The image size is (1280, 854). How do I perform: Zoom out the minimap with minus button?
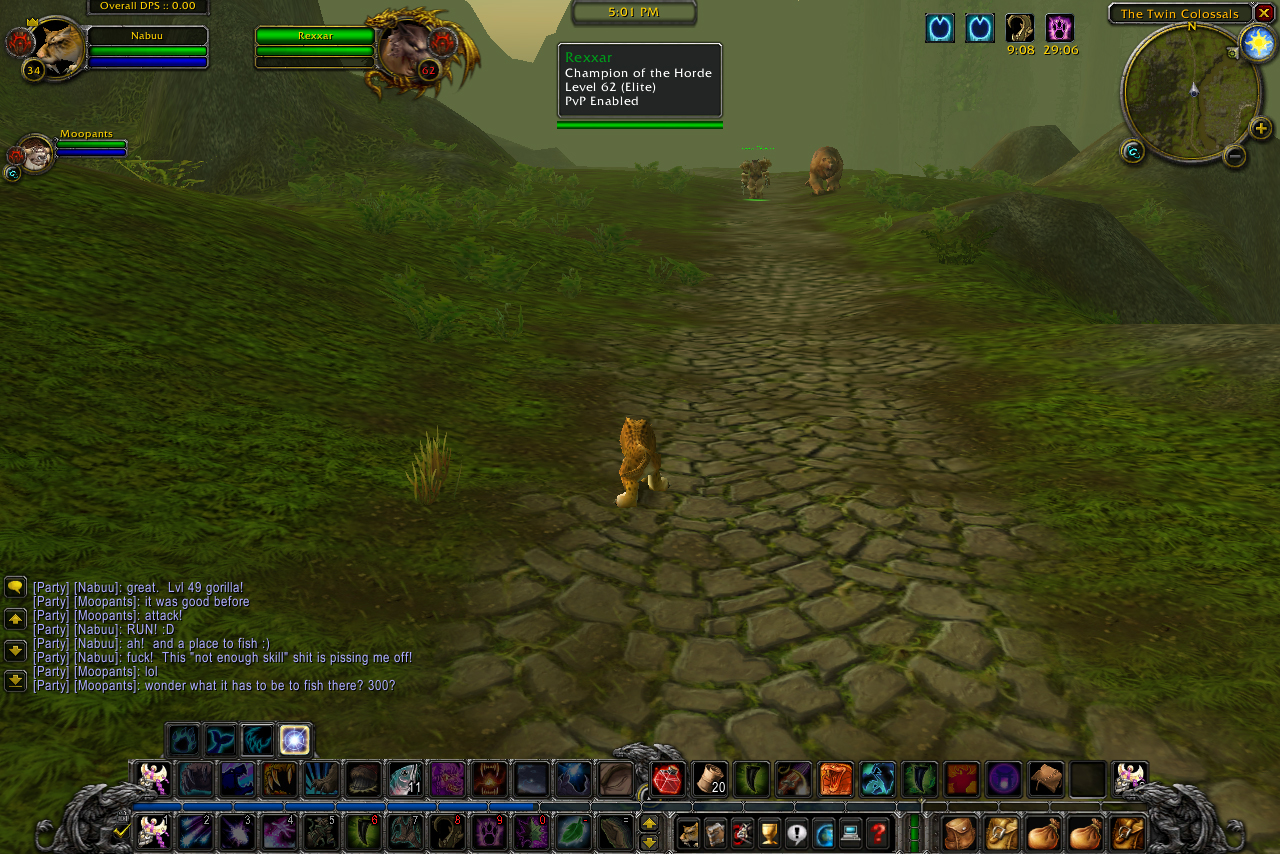[x=1235, y=155]
